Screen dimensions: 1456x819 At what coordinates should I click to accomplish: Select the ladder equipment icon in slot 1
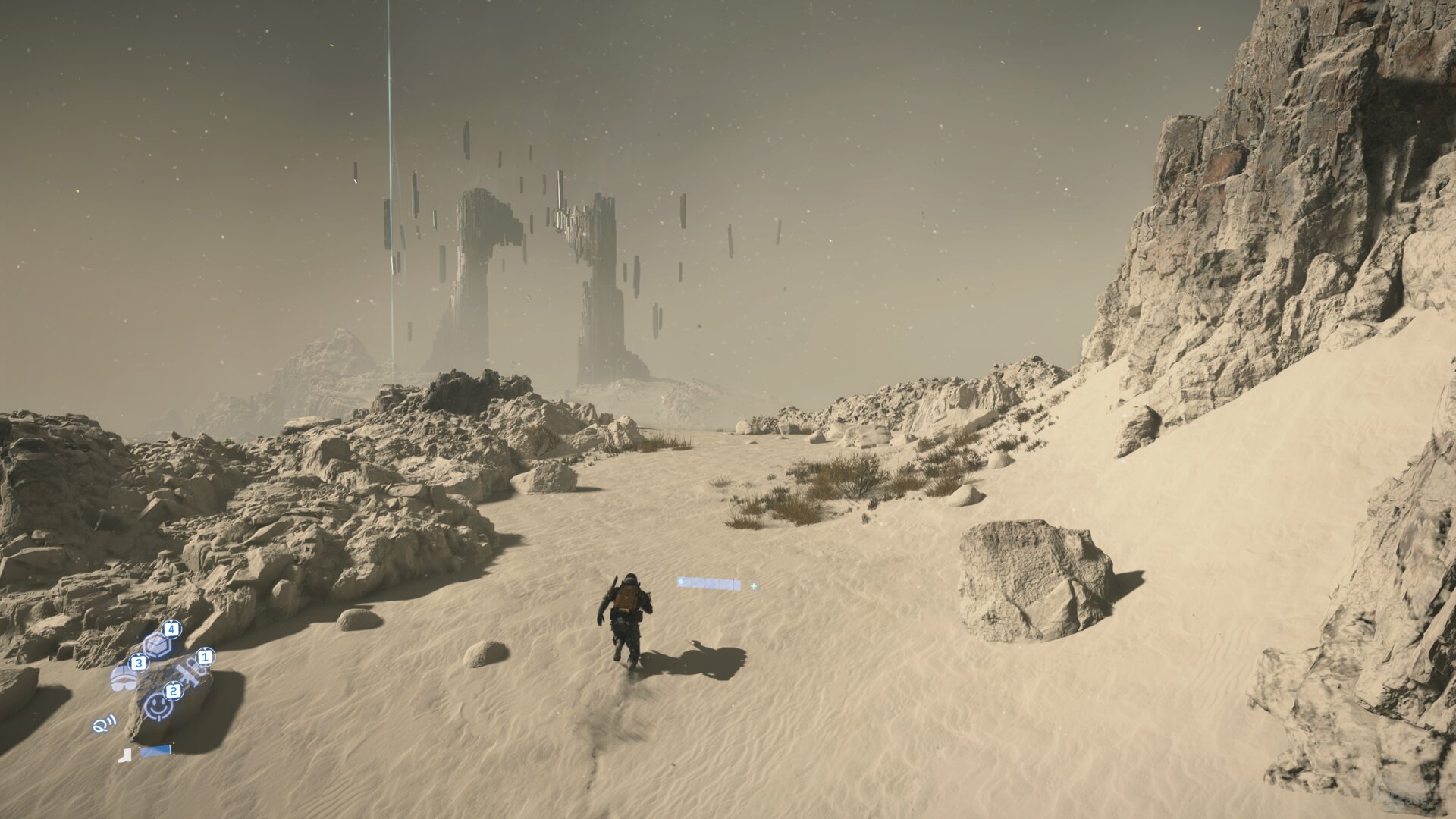pyautogui.click(x=189, y=674)
